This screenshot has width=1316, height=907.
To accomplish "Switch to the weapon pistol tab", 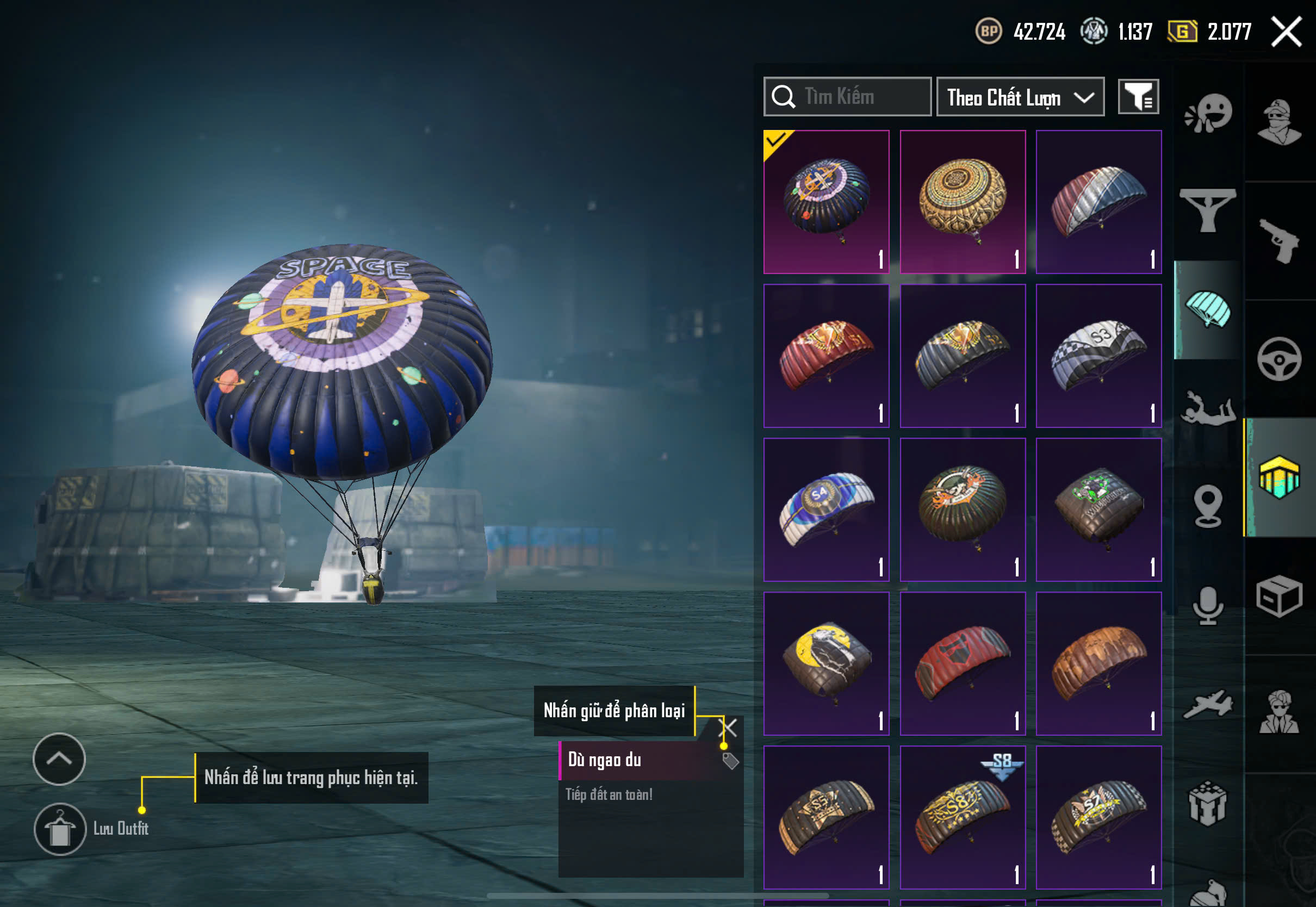I will [x=1280, y=241].
